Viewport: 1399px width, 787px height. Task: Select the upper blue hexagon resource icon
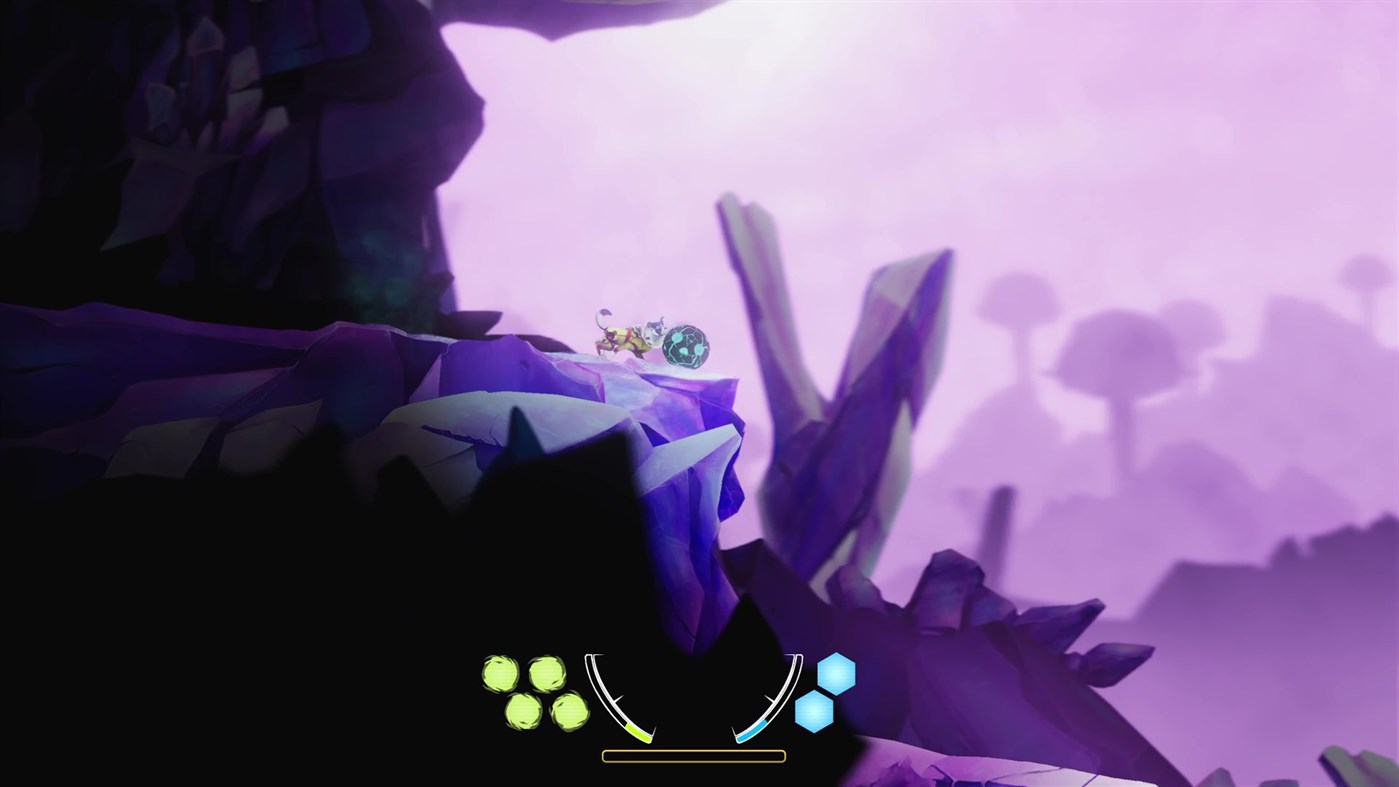pos(836,674)
